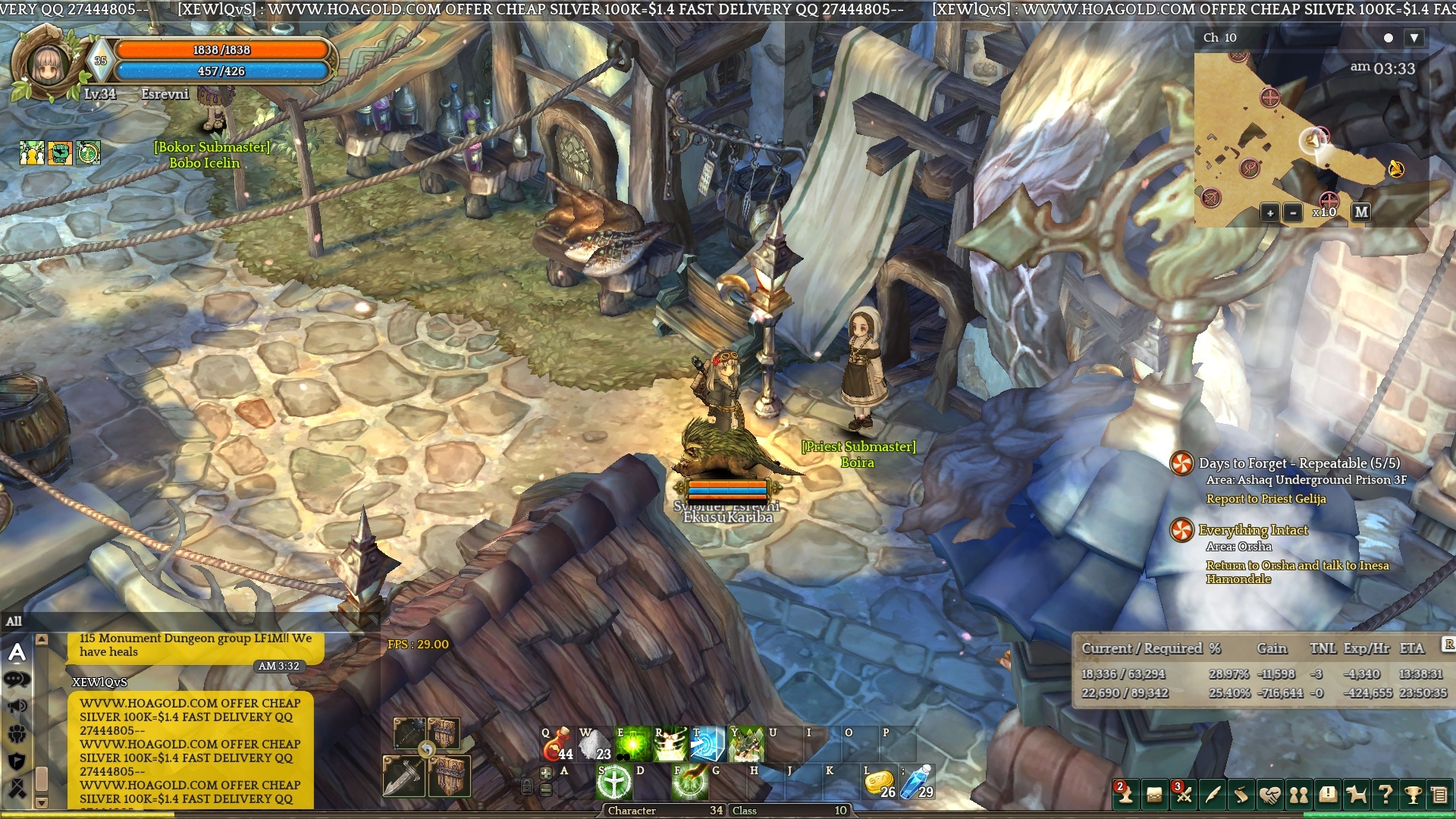1456x819 pixels.
Task: Click the weapon swap arrow button
Action: click(427, 749)
